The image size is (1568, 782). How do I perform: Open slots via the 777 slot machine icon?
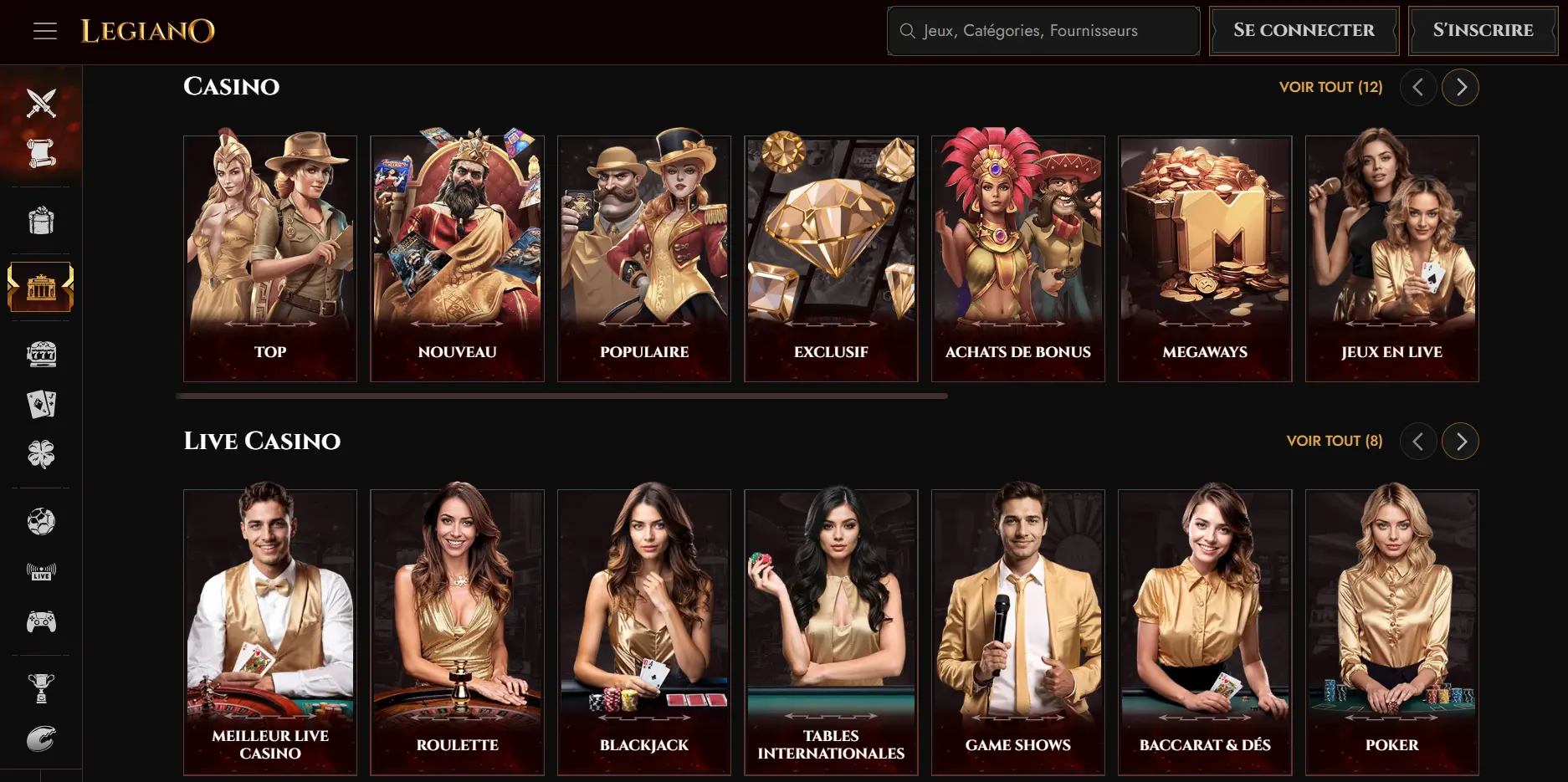pyautogui.click(x=43, y=353)
